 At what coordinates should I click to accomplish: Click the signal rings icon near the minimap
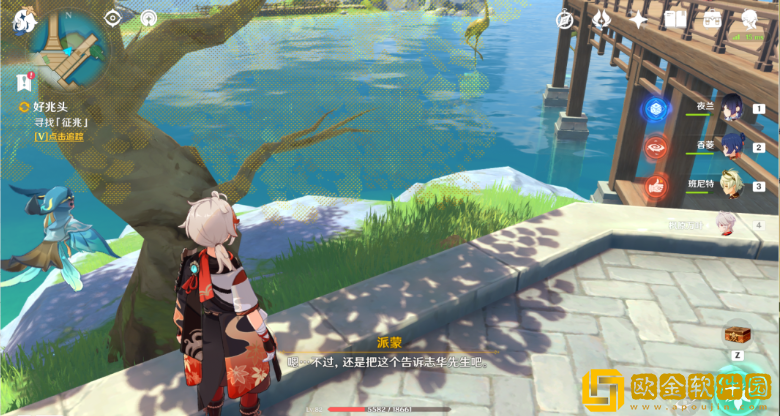coord(148,17)
